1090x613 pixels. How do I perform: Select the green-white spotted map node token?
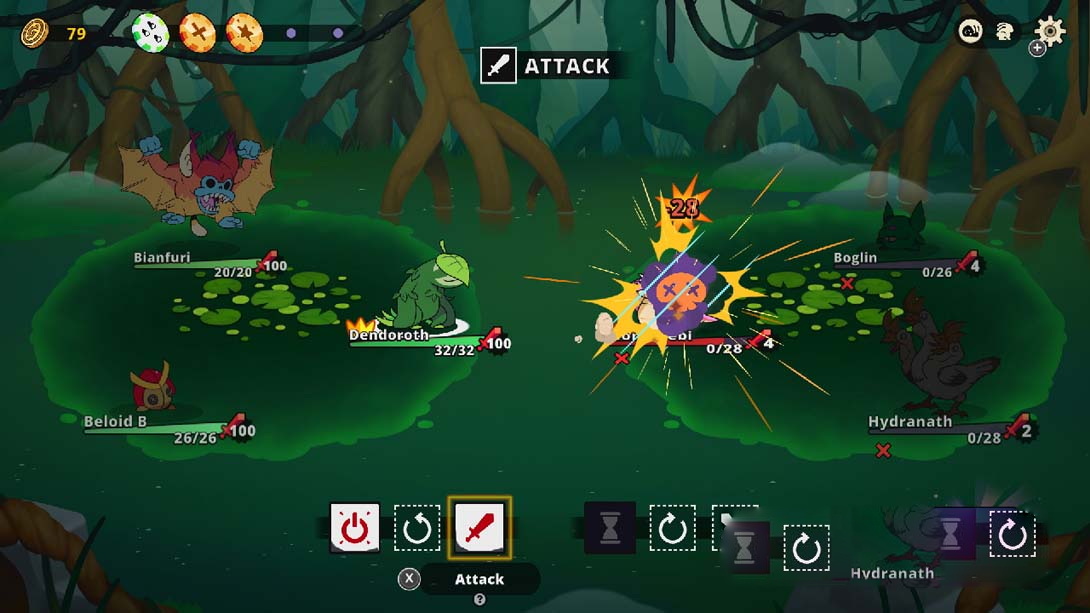click(x=150, y=33)
